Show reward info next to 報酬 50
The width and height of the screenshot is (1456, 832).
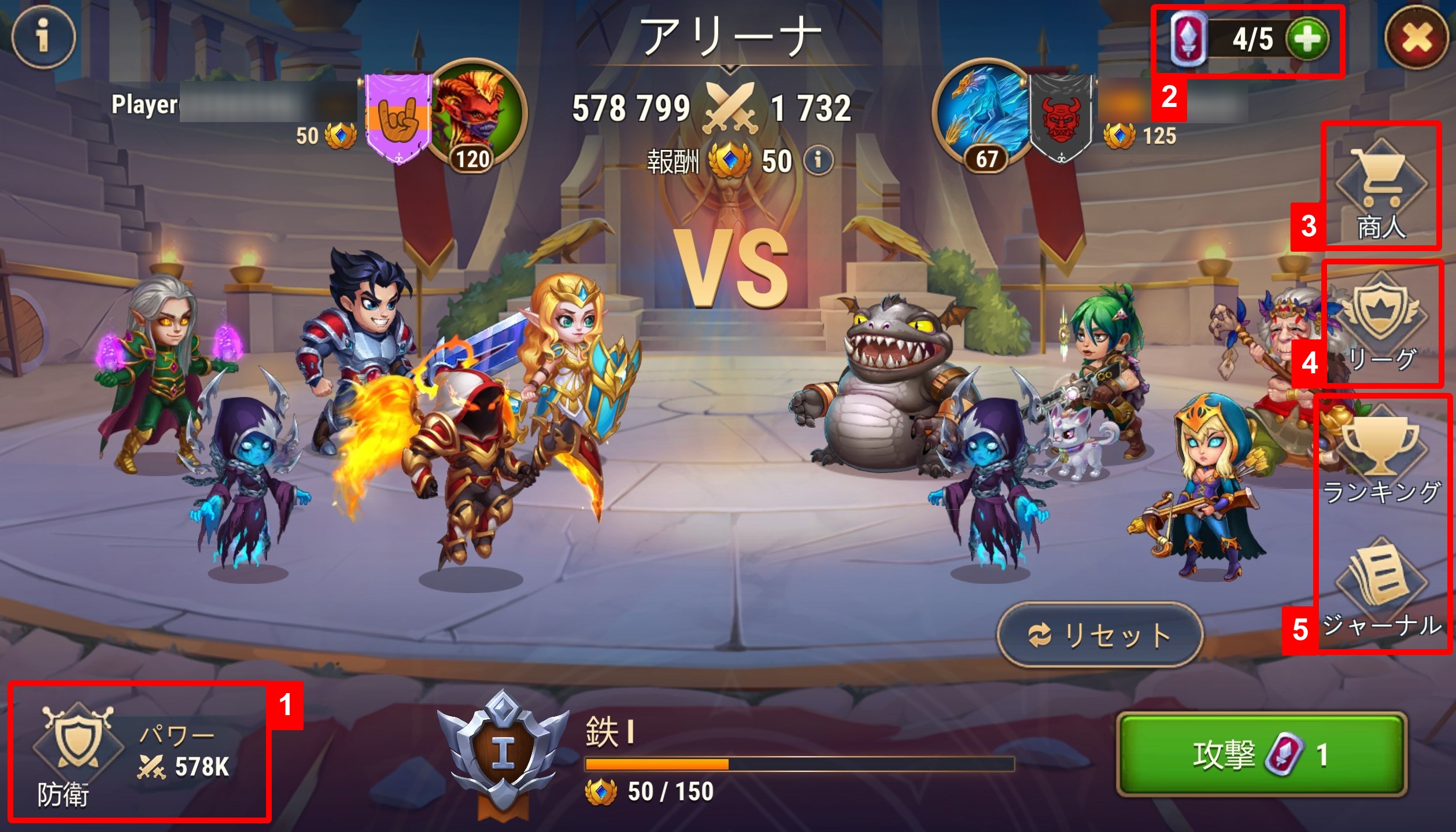(818, 160)
